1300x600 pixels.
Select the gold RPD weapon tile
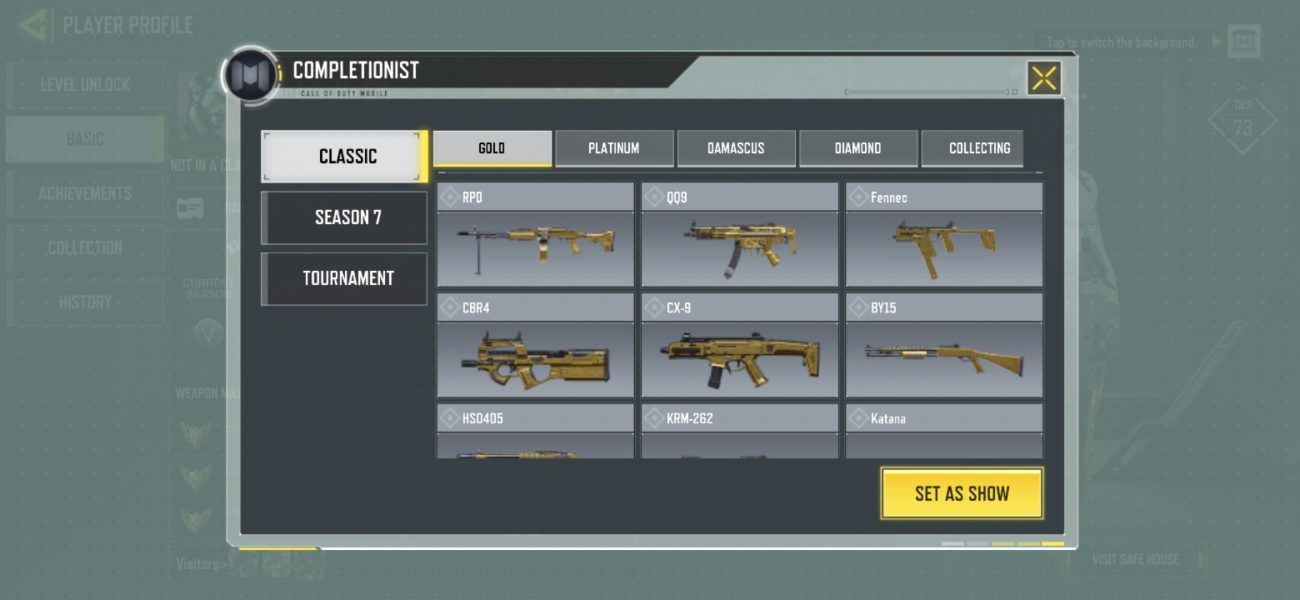click(535, 240)
